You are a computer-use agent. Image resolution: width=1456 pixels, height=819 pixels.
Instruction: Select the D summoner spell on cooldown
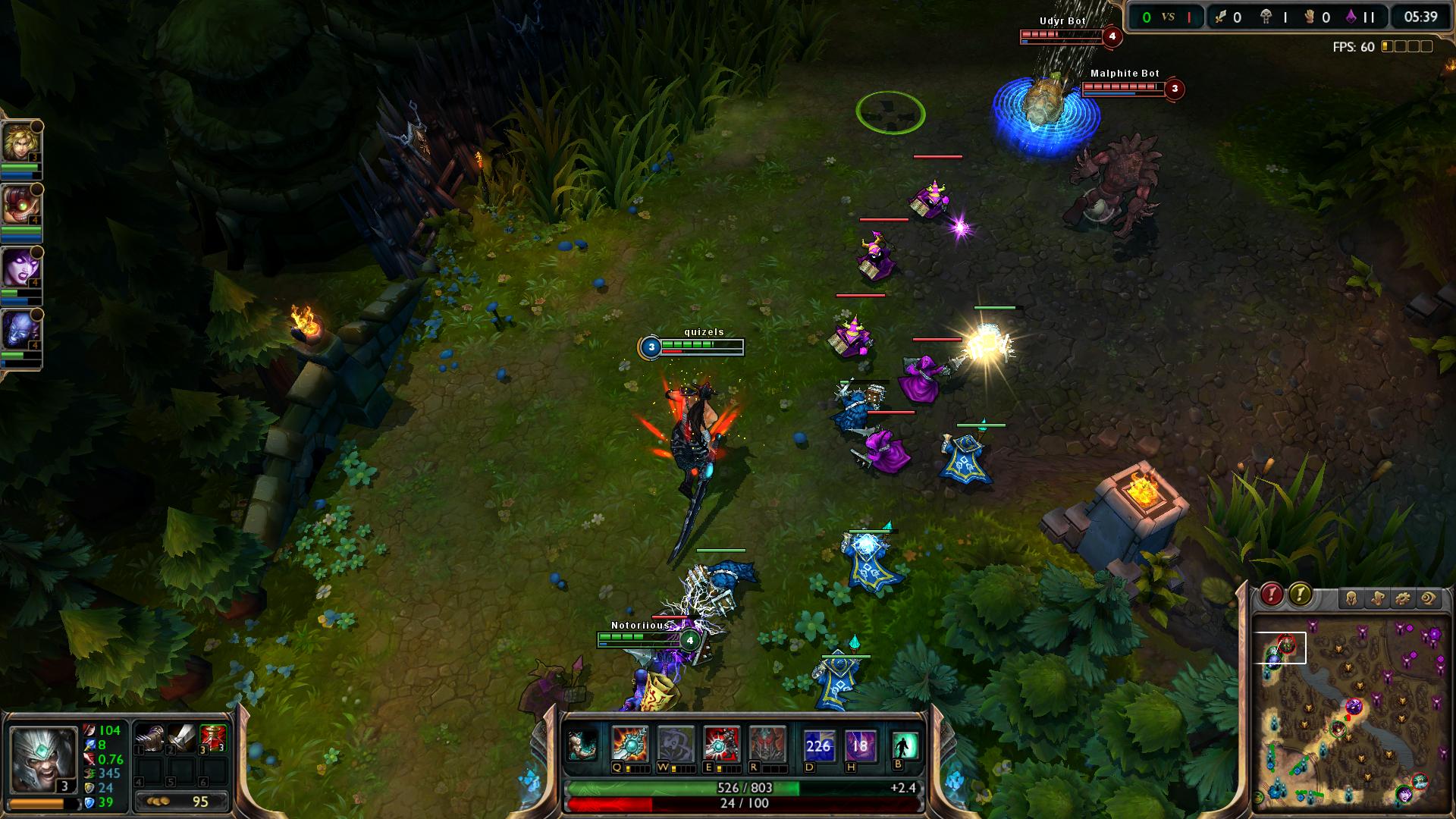coord(818,745)
